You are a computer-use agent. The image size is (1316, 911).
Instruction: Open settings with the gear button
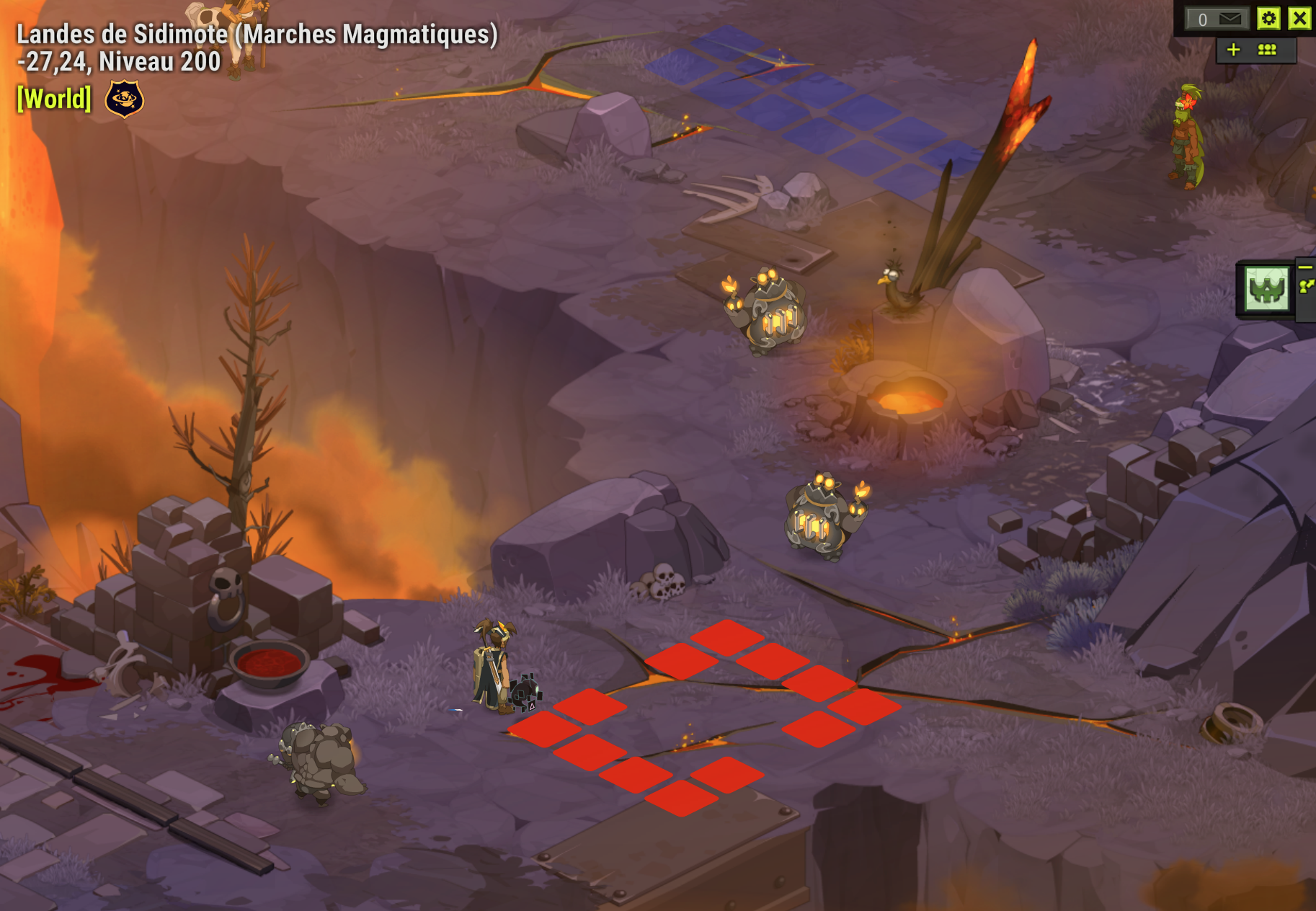coord(1268,19)
